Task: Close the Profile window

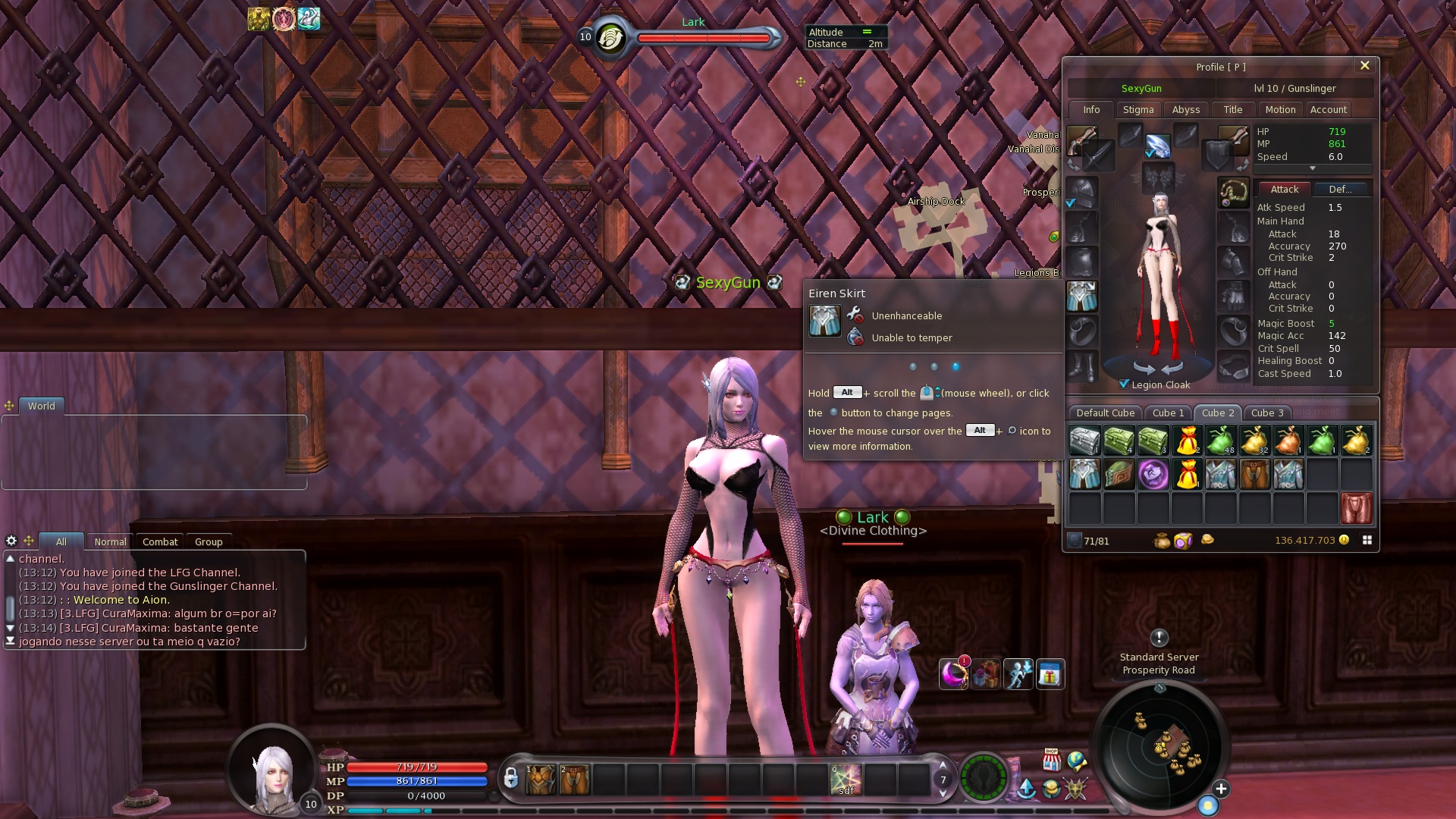Action: click(x=1364, y=66)
